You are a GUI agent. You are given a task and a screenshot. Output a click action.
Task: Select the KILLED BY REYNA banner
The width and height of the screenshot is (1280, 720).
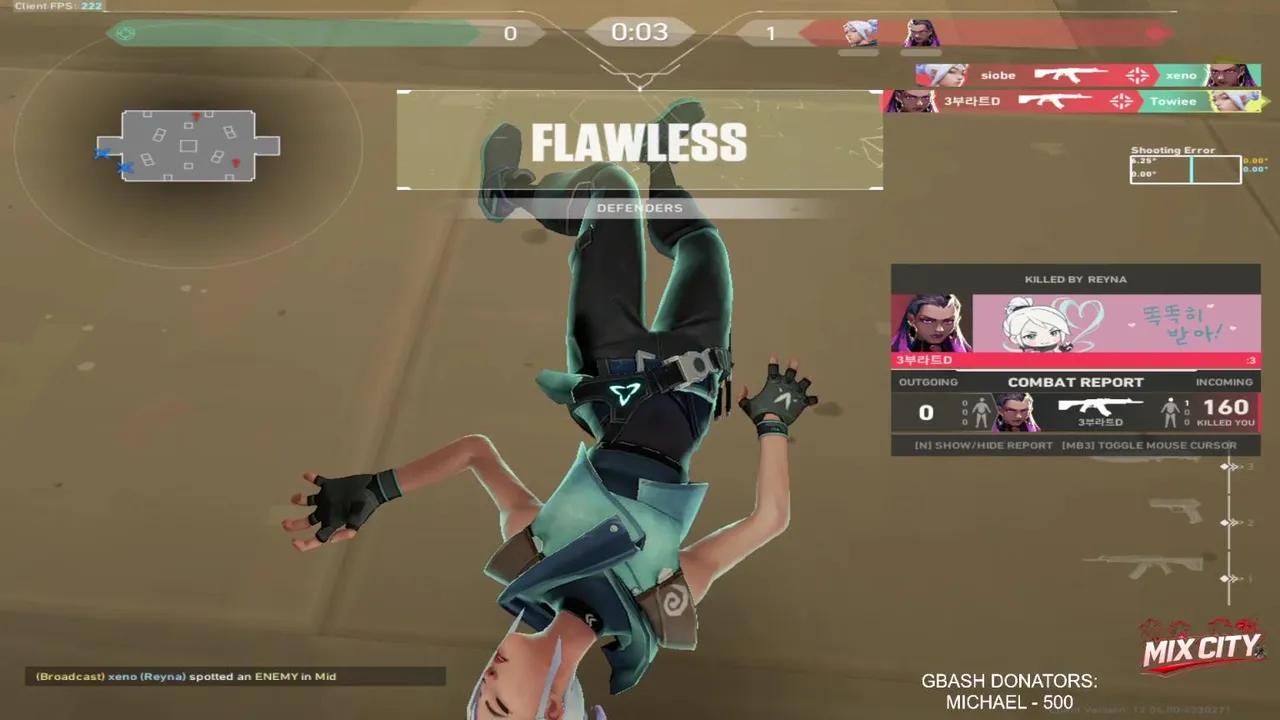pyautogui.click(x=1075, y=279)
